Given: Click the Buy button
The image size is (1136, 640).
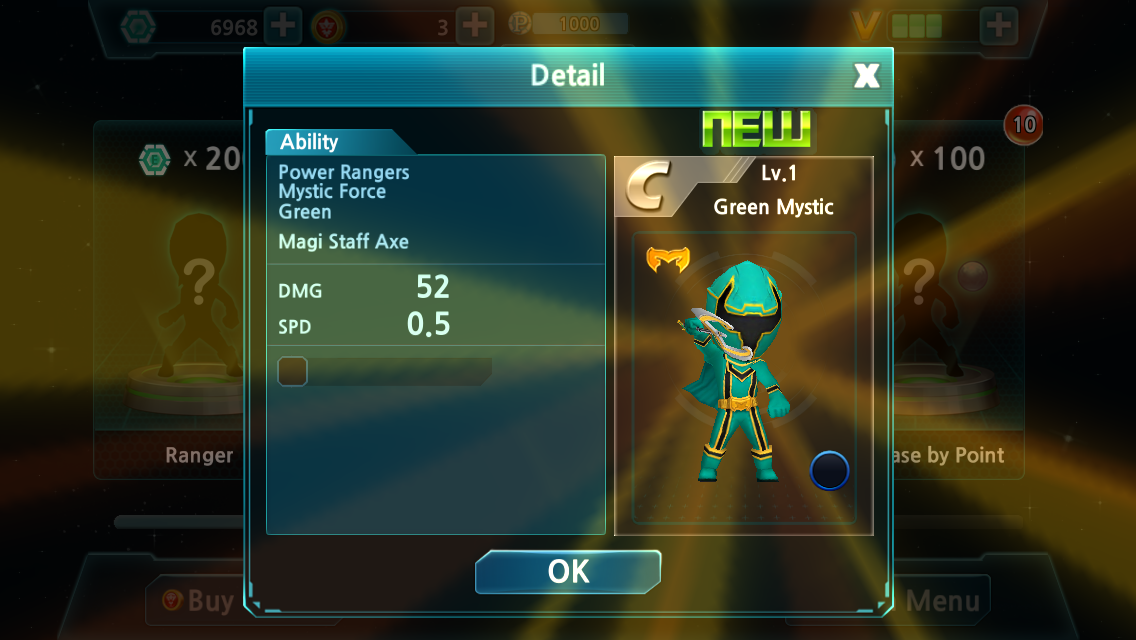Looking at the screenshot, I should click(200, 601).
